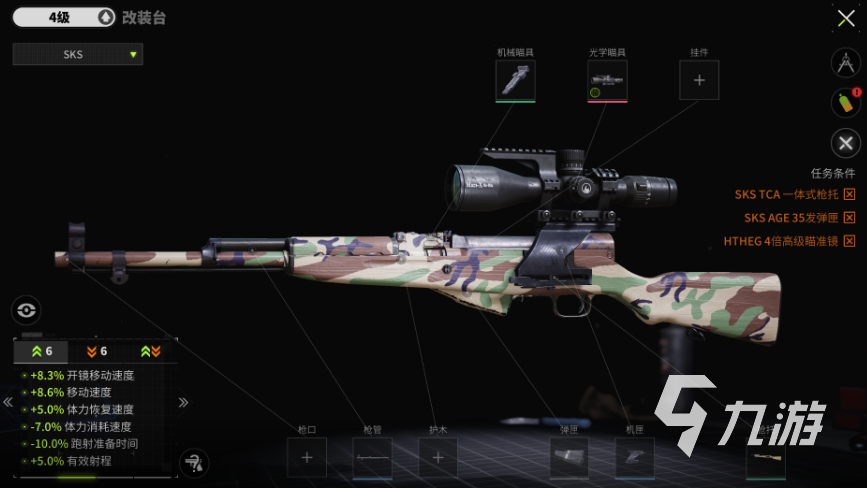Dismiss the task conditions with round X
Viewport: 867px width, 488px height.
(x=846, y=143)
